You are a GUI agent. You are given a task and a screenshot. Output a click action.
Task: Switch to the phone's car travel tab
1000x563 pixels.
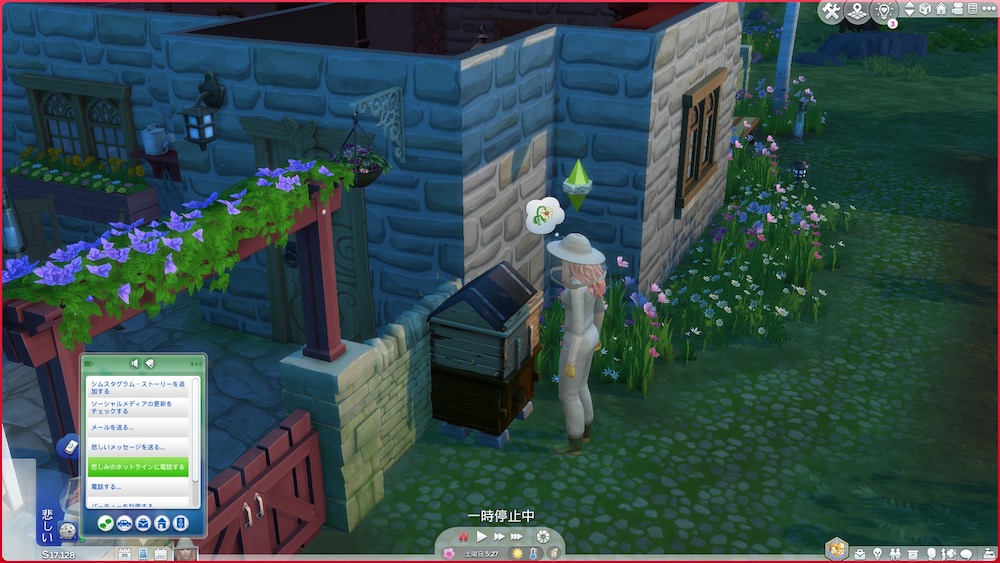(x=123, y=523)
